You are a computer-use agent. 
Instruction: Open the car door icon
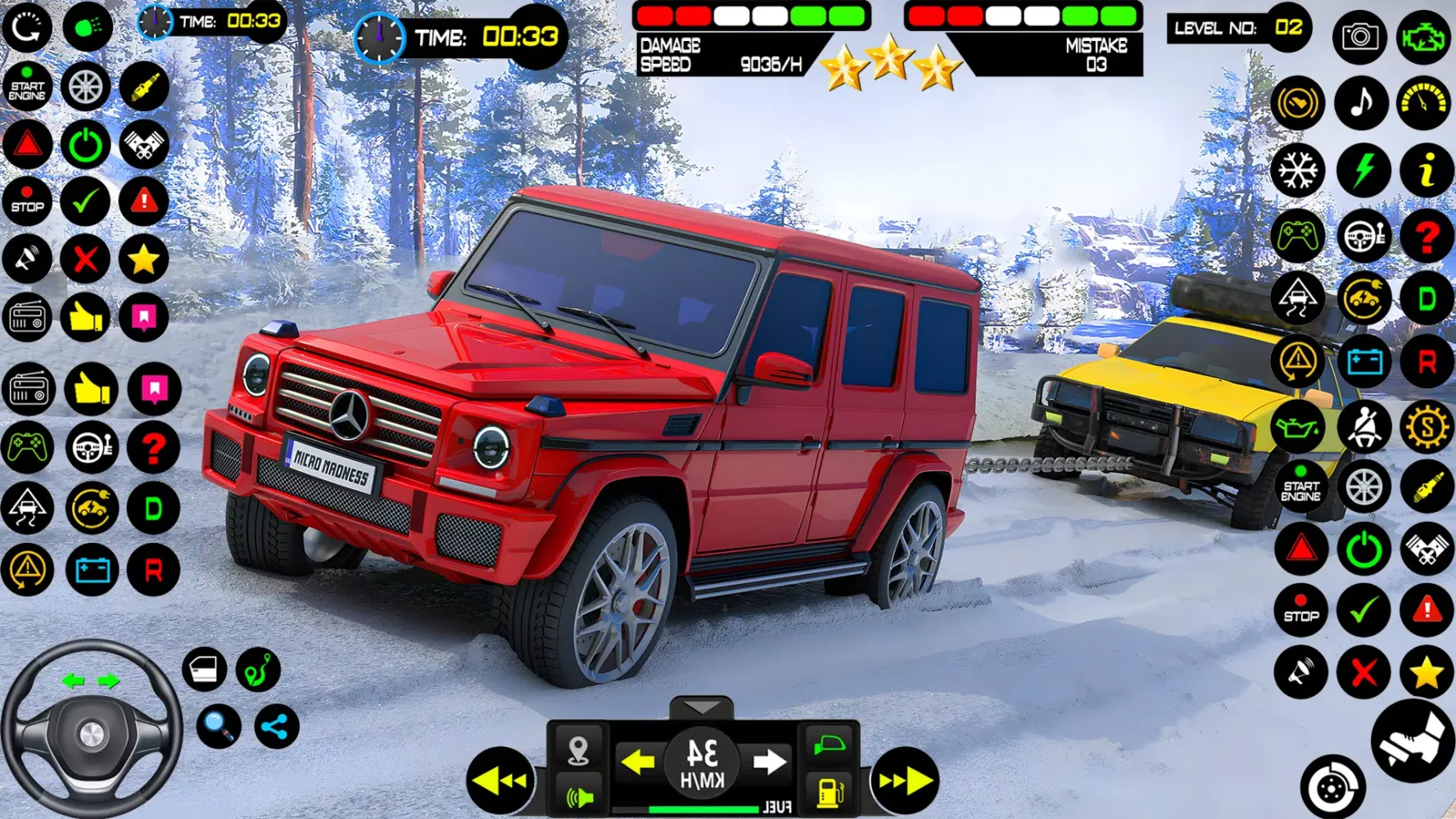point(205,670)
